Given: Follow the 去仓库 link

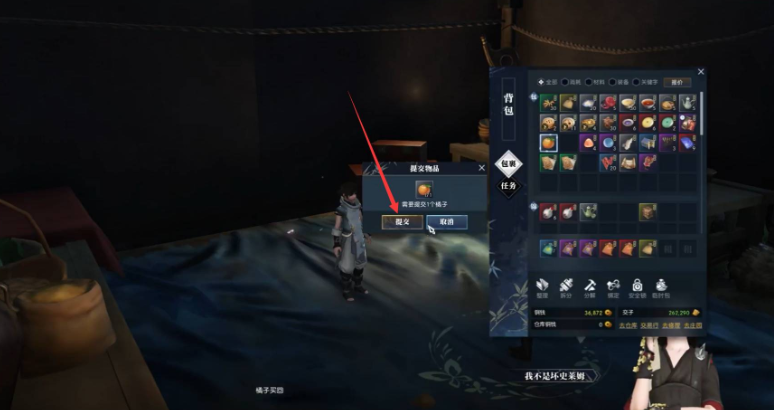Looking at the screenshot, I should click(x=627, y=326).
